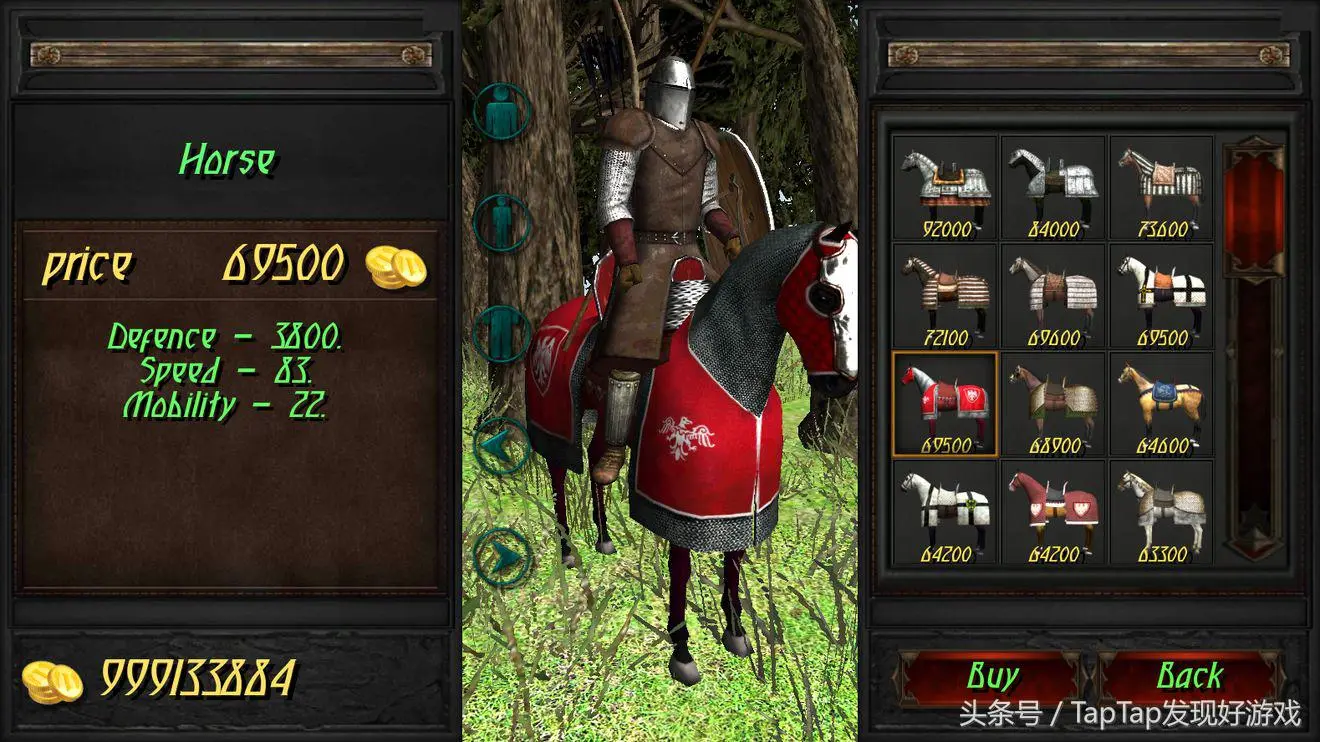The height and width of the screenshot is (742, 1320).
Task: Choose the 69600 horse
Action: click(1053, 296)
